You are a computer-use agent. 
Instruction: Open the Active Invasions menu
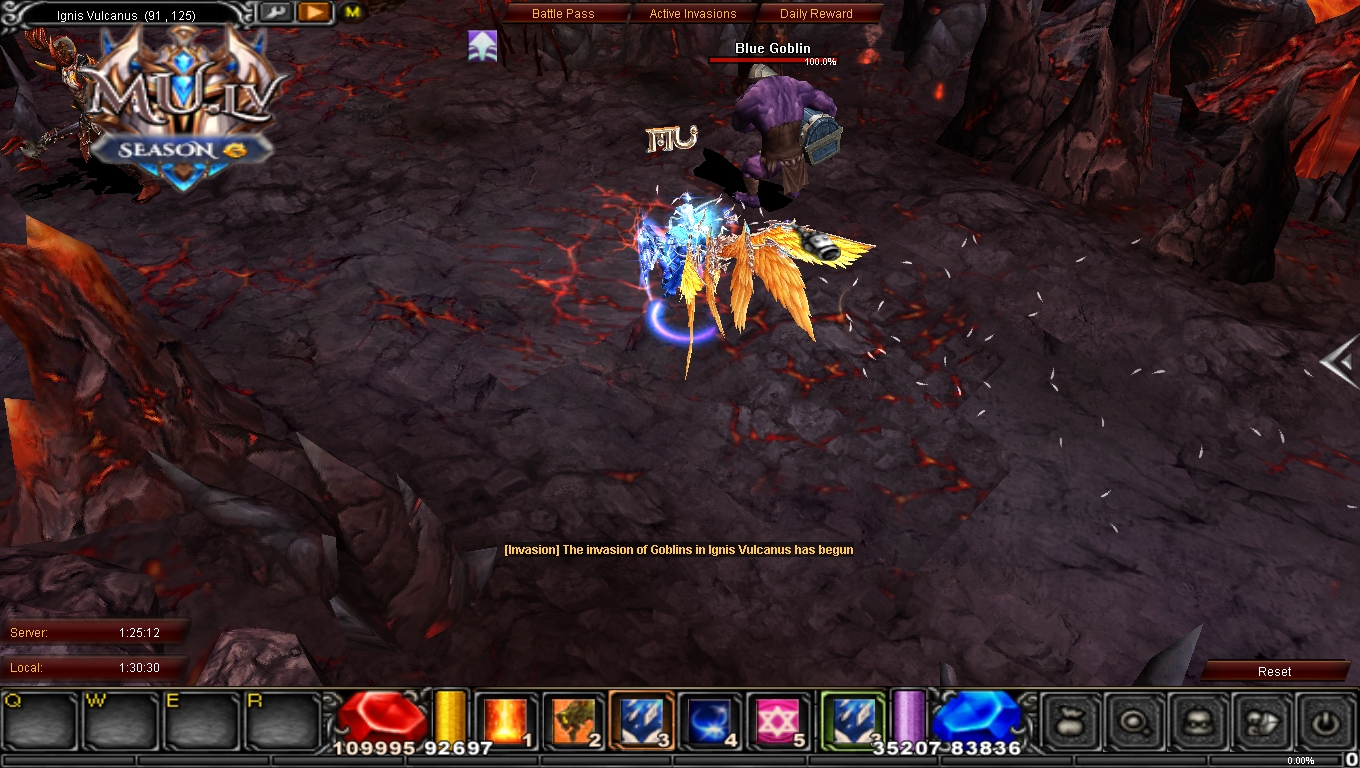coord(694,13)
